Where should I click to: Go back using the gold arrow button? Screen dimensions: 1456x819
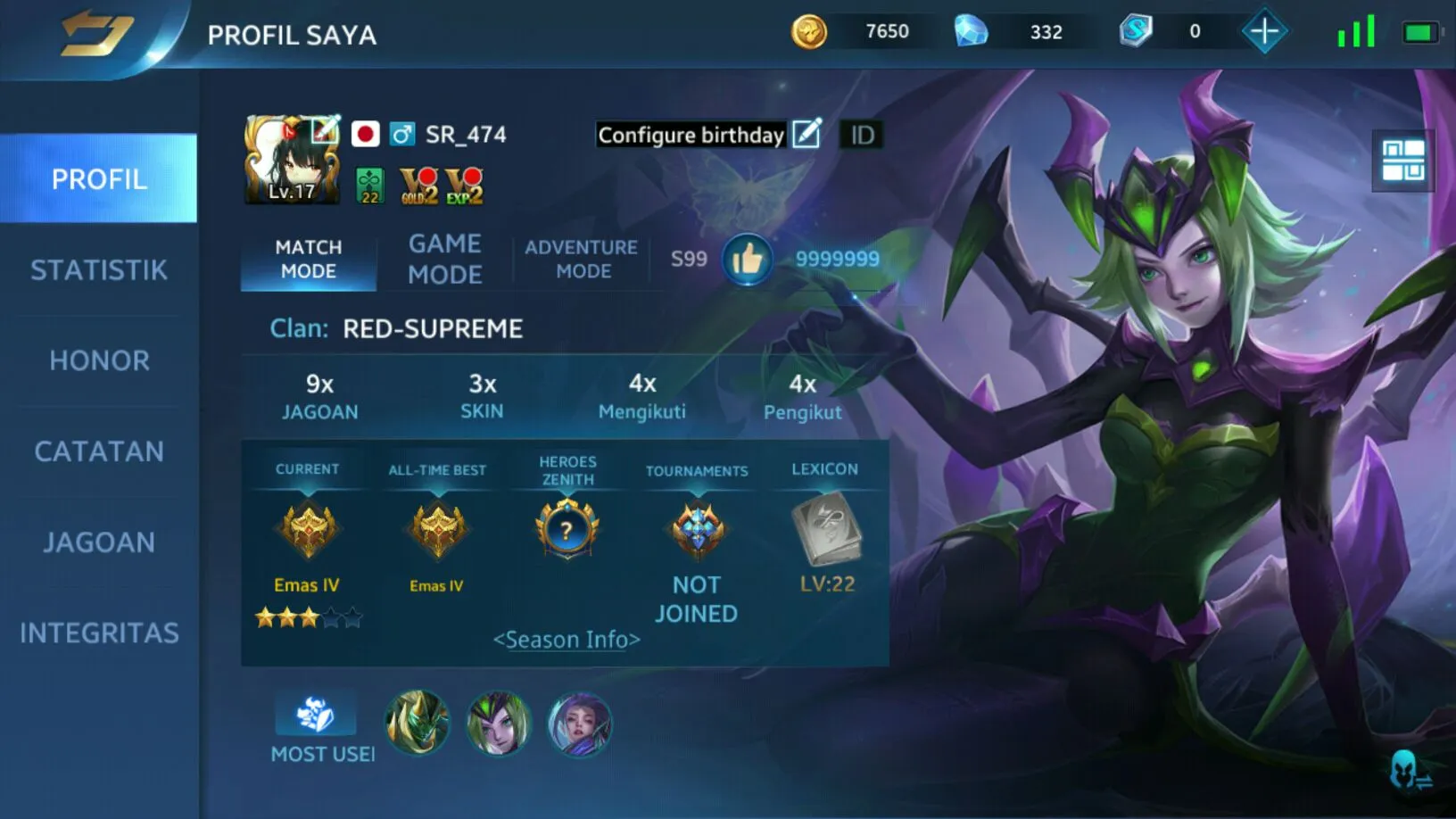pos(96,34)
